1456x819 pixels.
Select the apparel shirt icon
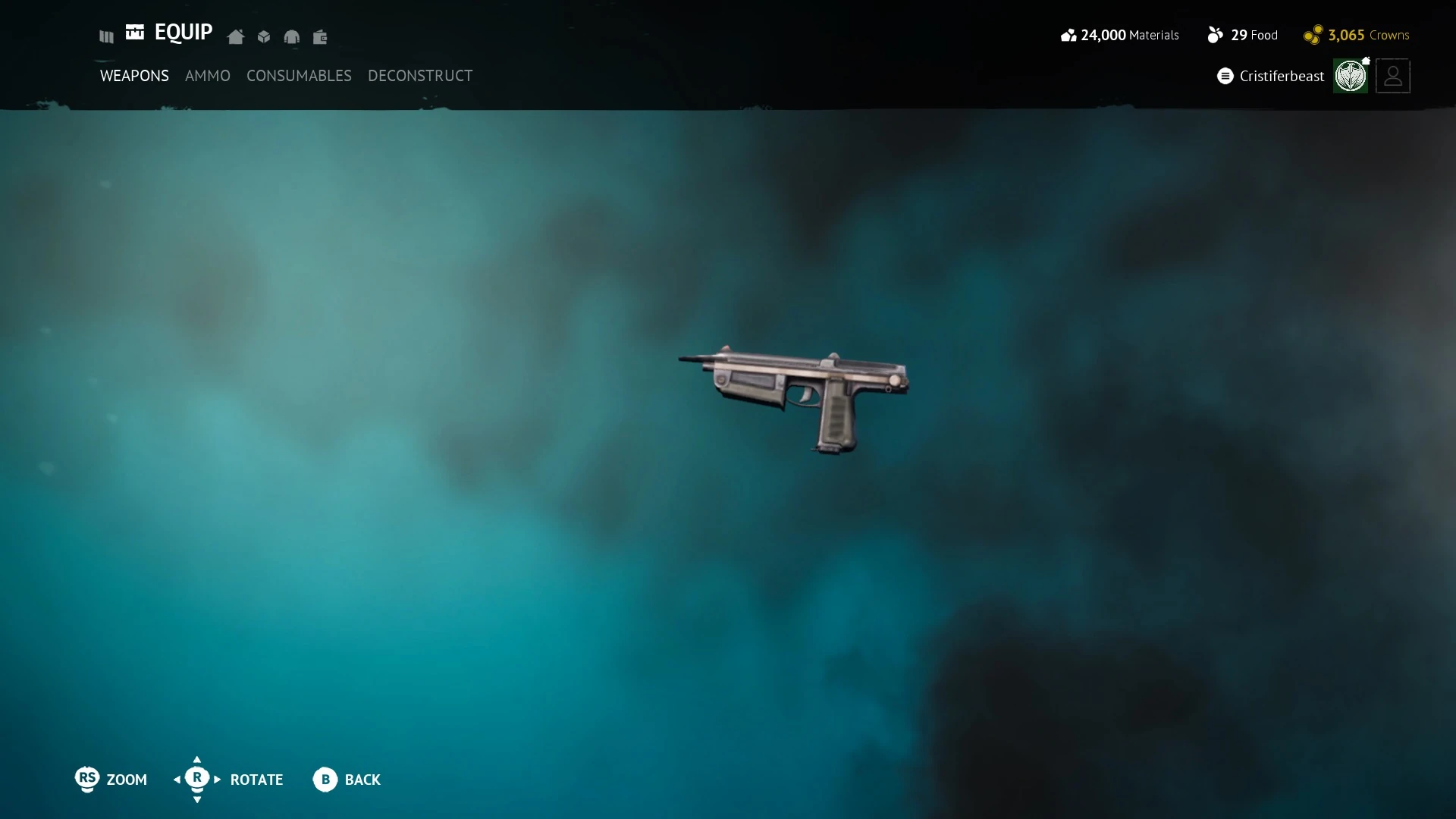292,36
